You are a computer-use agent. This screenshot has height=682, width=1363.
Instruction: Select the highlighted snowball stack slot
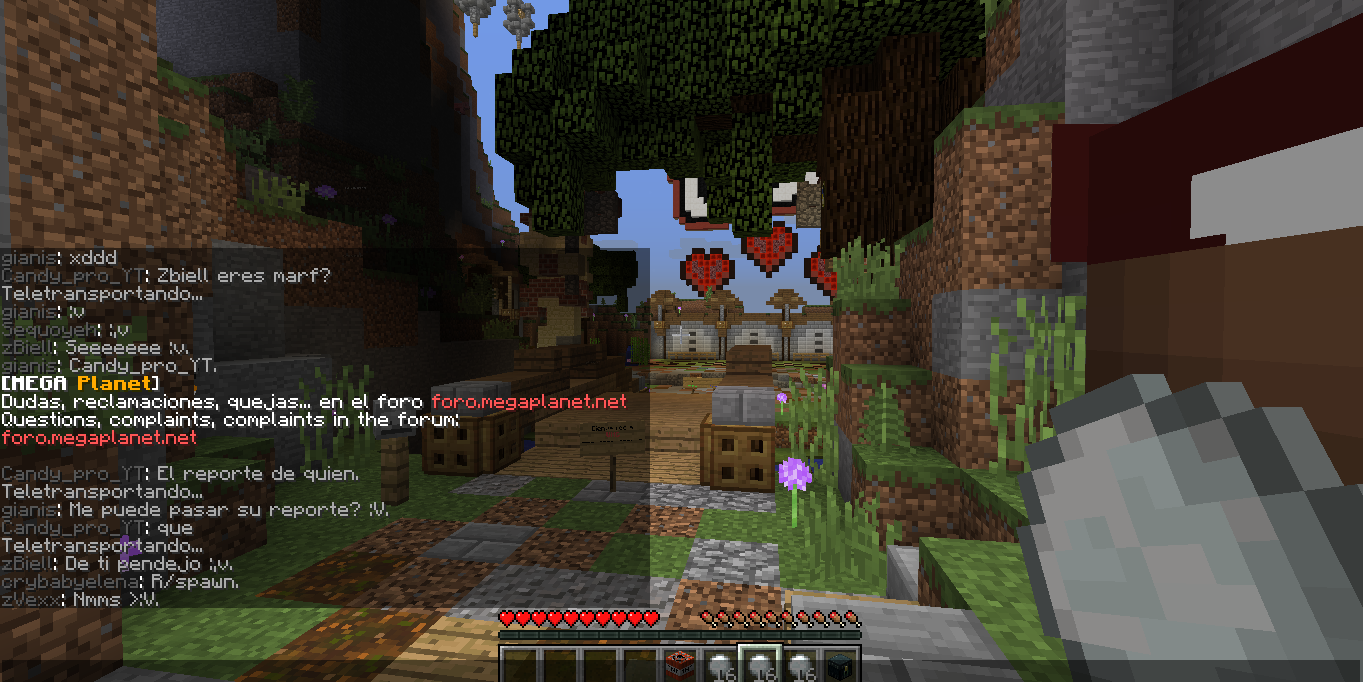click(x=759, y=665)
